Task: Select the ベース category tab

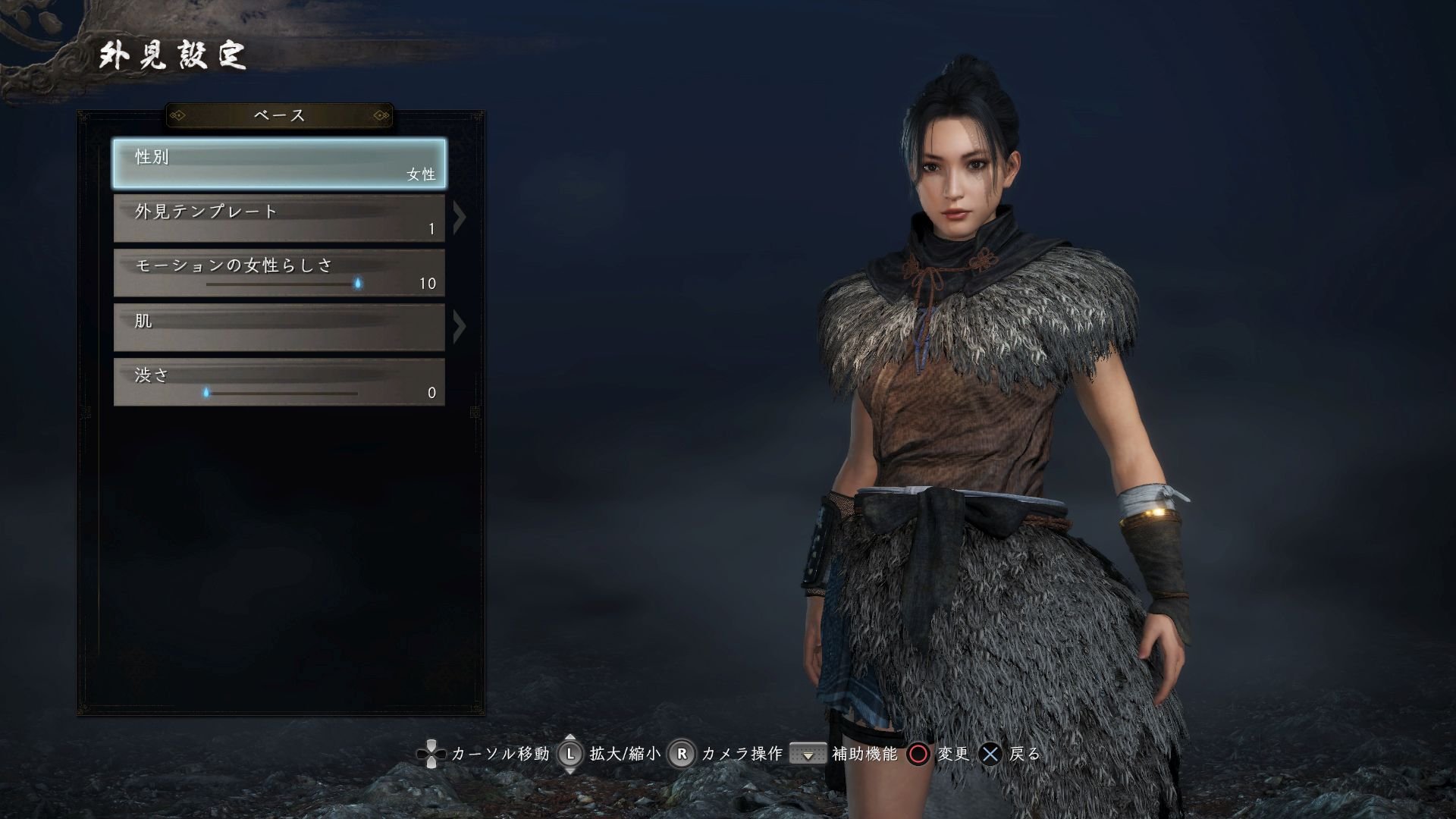Action: pyautogui.click(x=279, y=115)
